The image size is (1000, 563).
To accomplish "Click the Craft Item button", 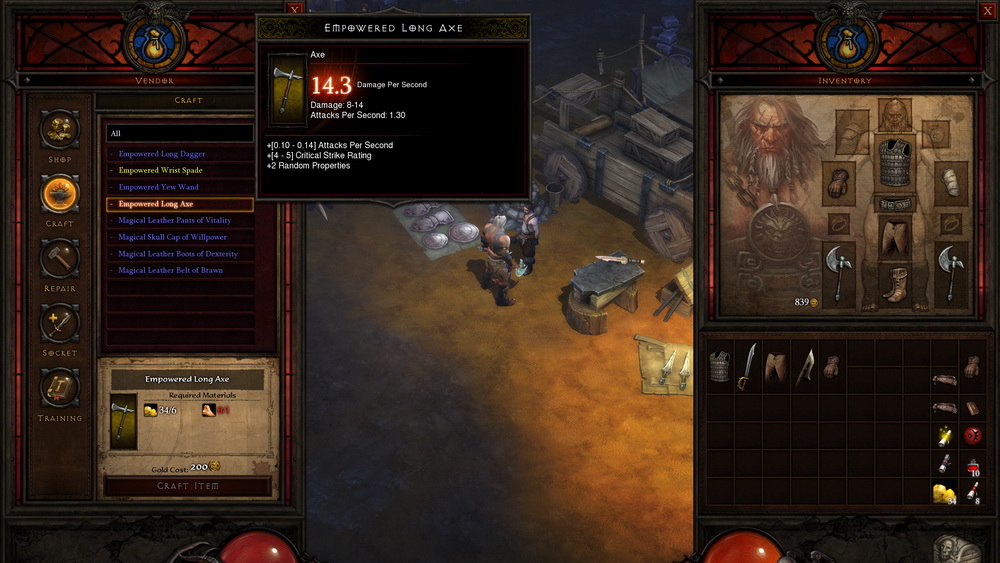I will click(187, 486).
